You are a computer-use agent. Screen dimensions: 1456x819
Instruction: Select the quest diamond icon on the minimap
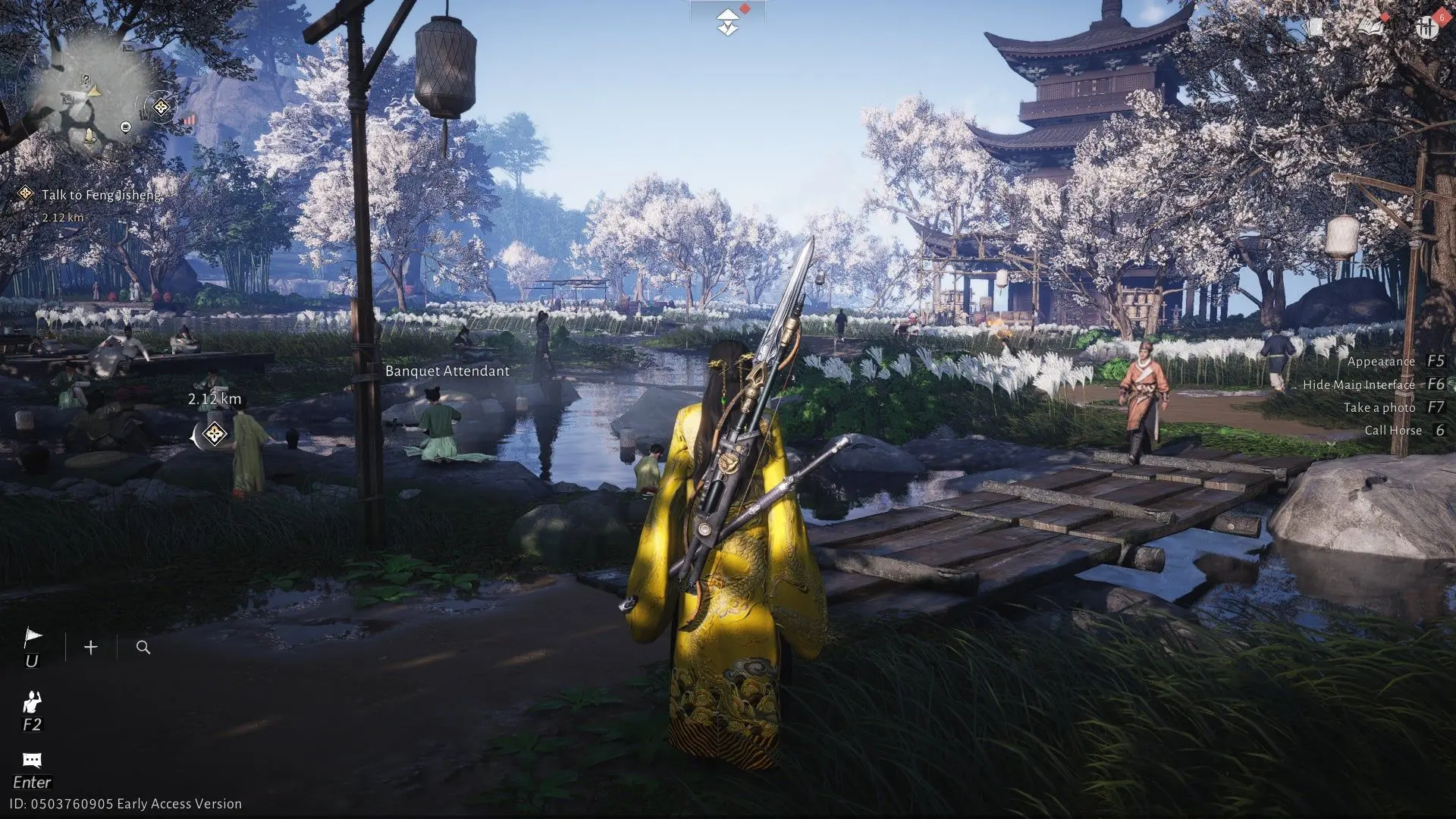162,107
